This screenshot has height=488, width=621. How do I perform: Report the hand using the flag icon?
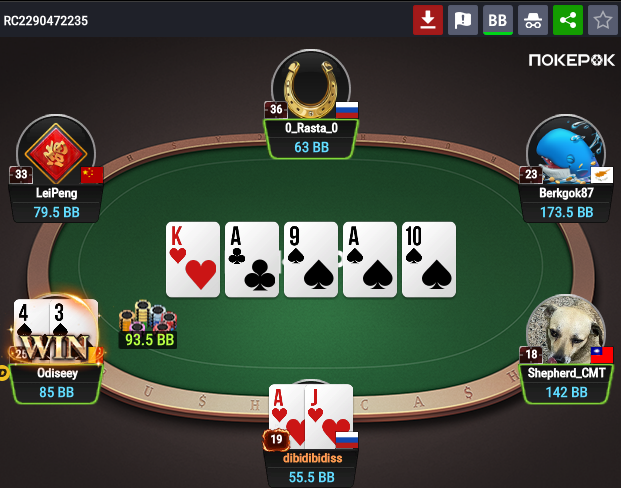click(462, 19)
